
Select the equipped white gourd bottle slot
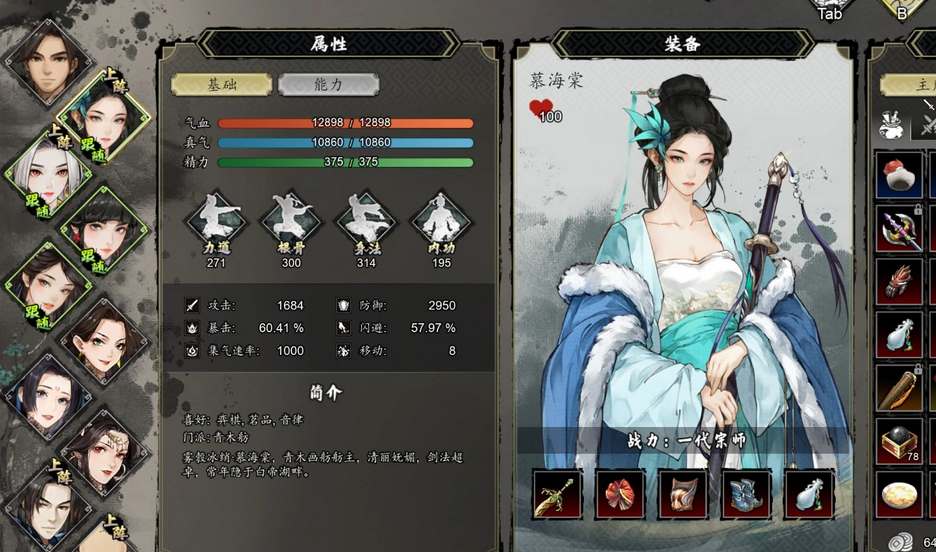point(809,494)
